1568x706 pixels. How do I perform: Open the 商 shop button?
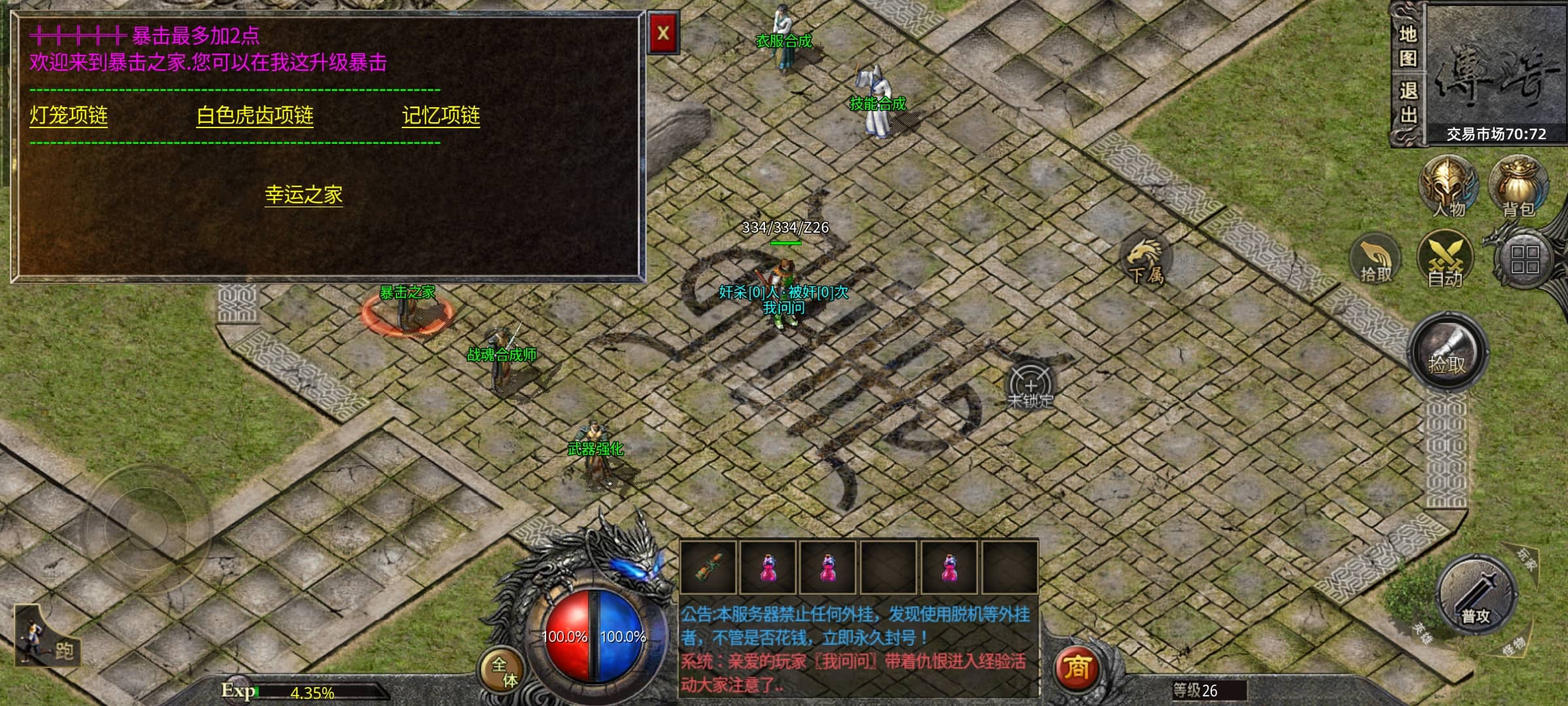pos(1076,668)
